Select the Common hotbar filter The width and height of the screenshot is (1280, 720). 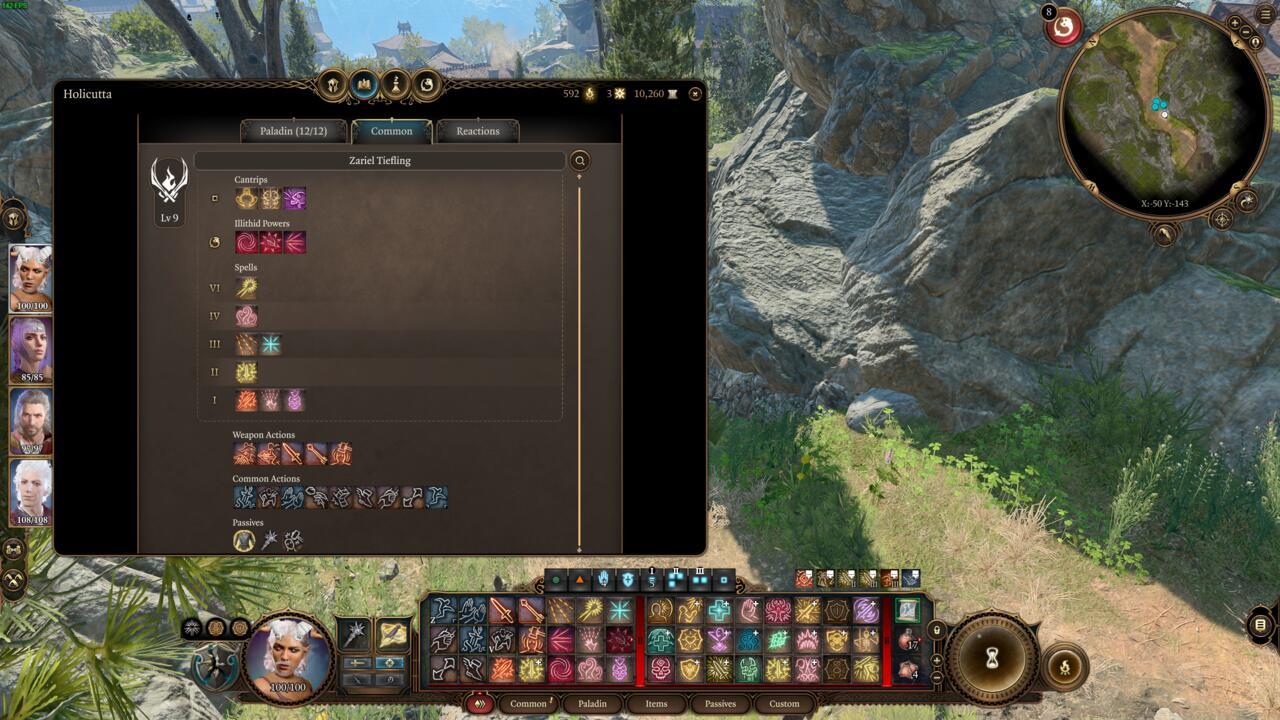(528, 704)
